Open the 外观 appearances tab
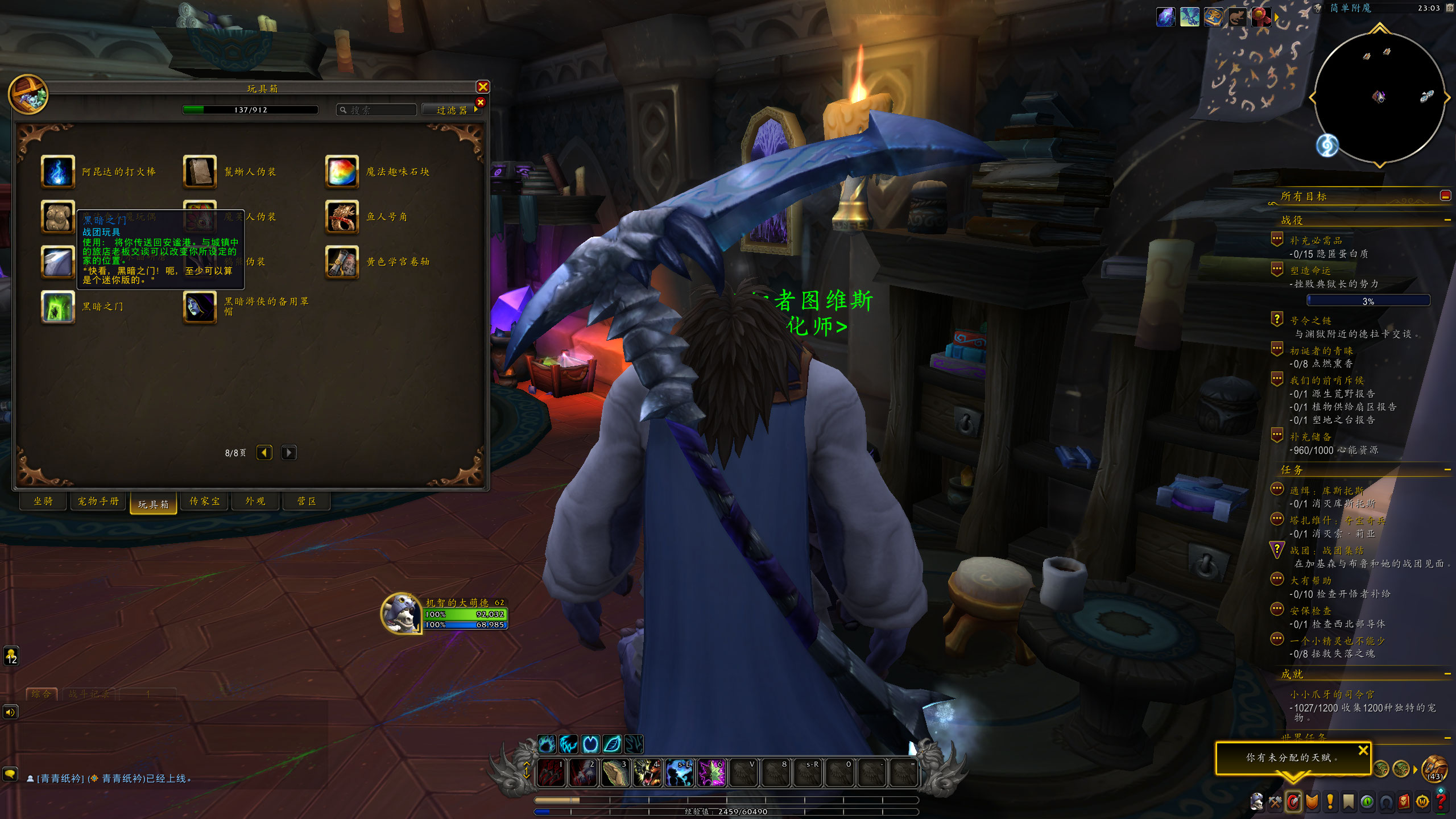Image resolution: width=1456 pixels, height=819 pixels. click(255, 501)
